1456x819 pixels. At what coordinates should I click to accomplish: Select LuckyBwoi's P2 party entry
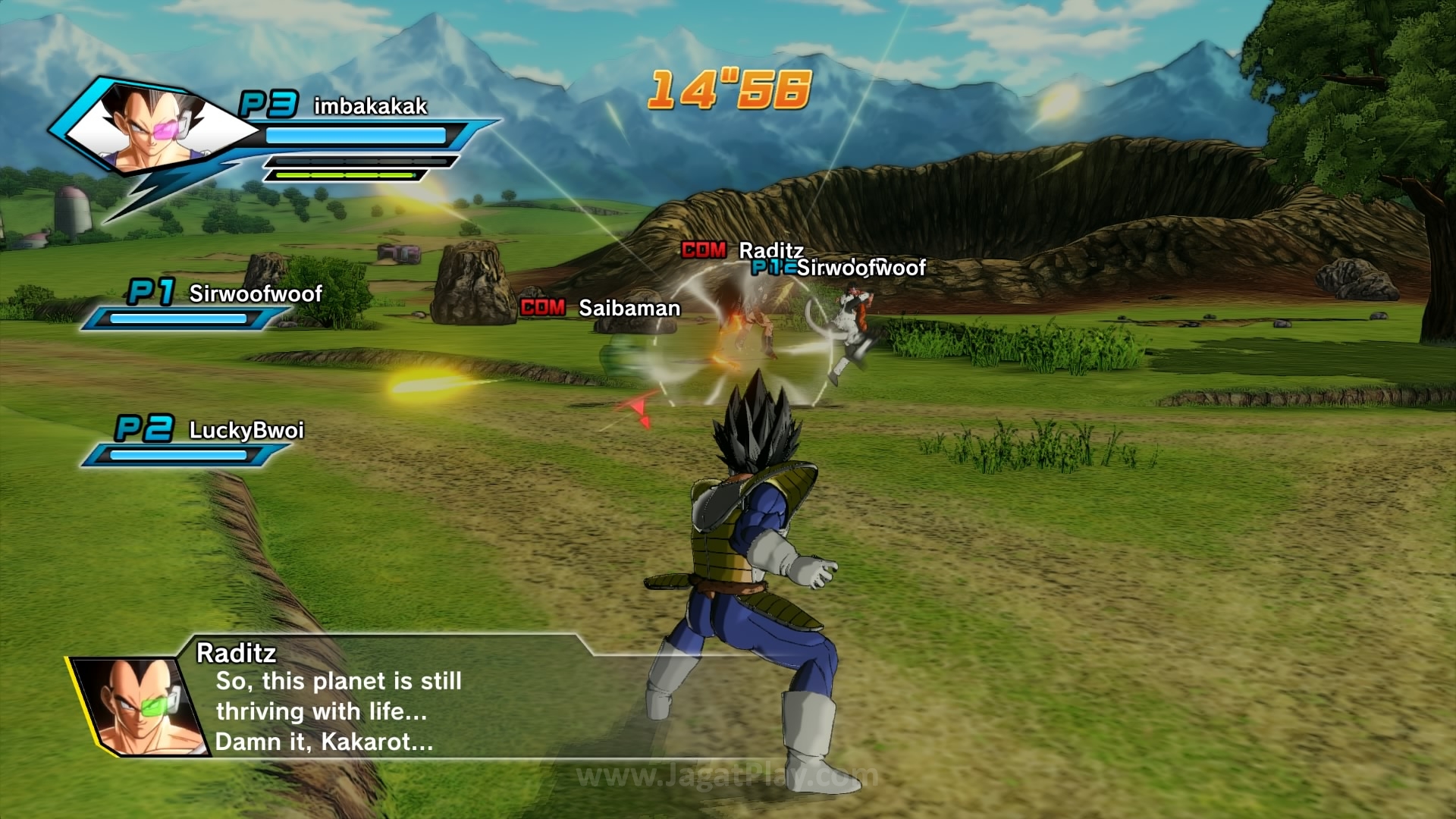tap(246, 431)
